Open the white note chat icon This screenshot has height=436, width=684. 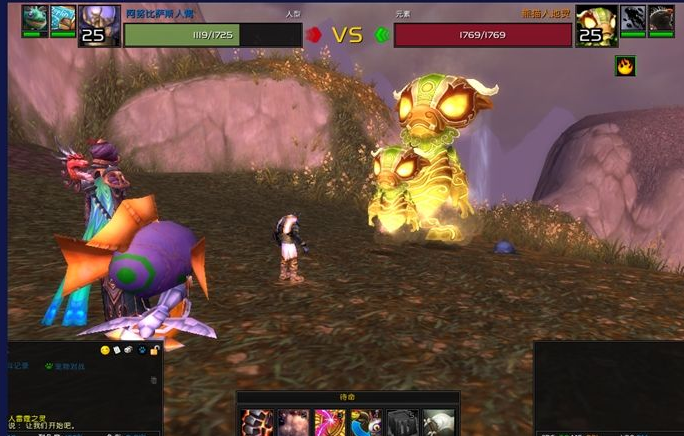tap(117, 350)
